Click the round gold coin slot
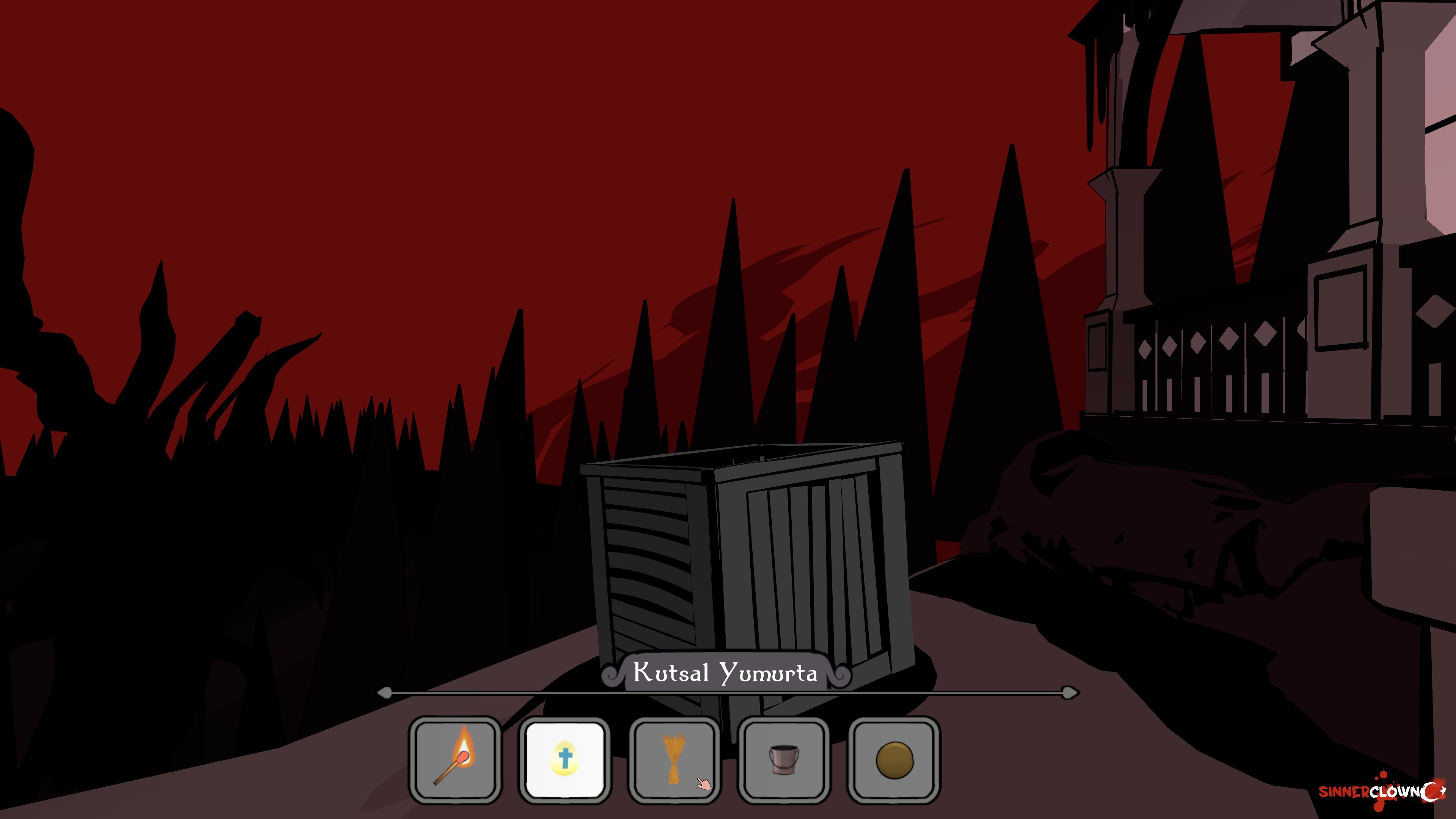The width and height of the screenshot is (1456, 819). [x=894, y=759]
